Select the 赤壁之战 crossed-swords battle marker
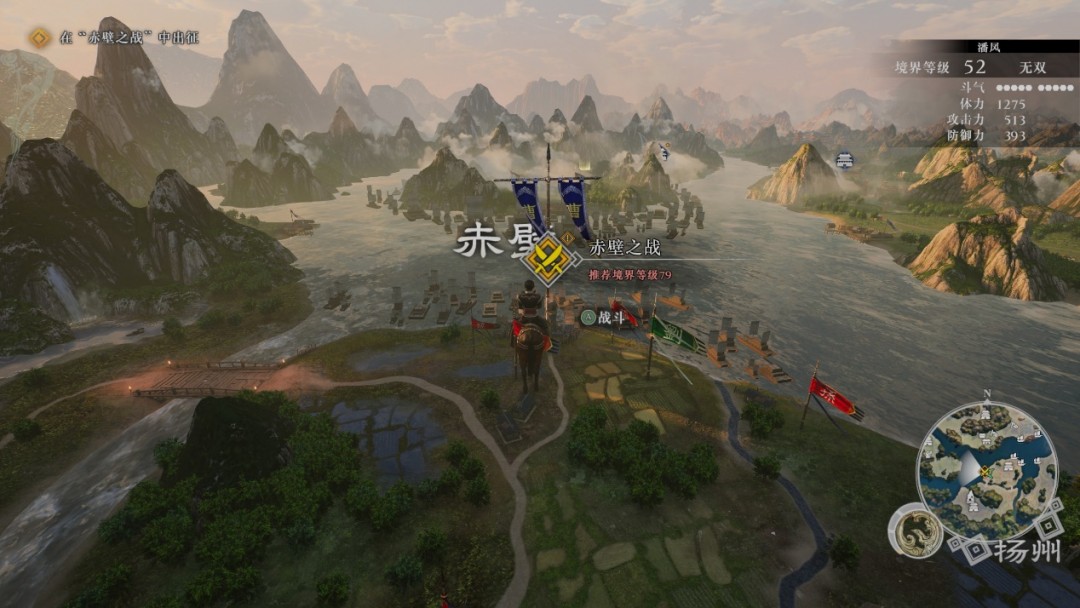1080x608 pixels. coord(548,258)
